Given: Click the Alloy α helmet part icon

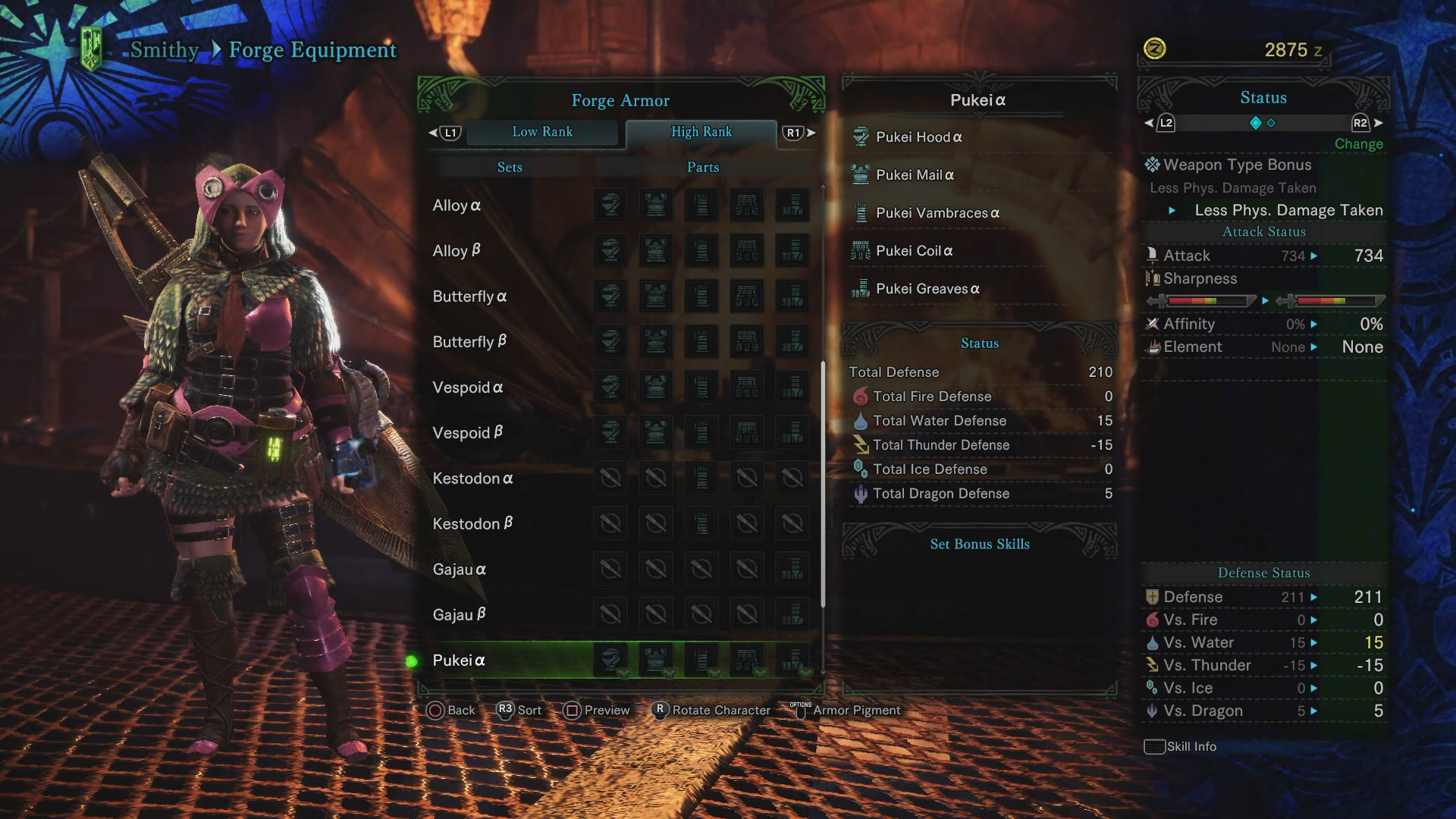Looking at the screenshot, I should tap(610, 206).
